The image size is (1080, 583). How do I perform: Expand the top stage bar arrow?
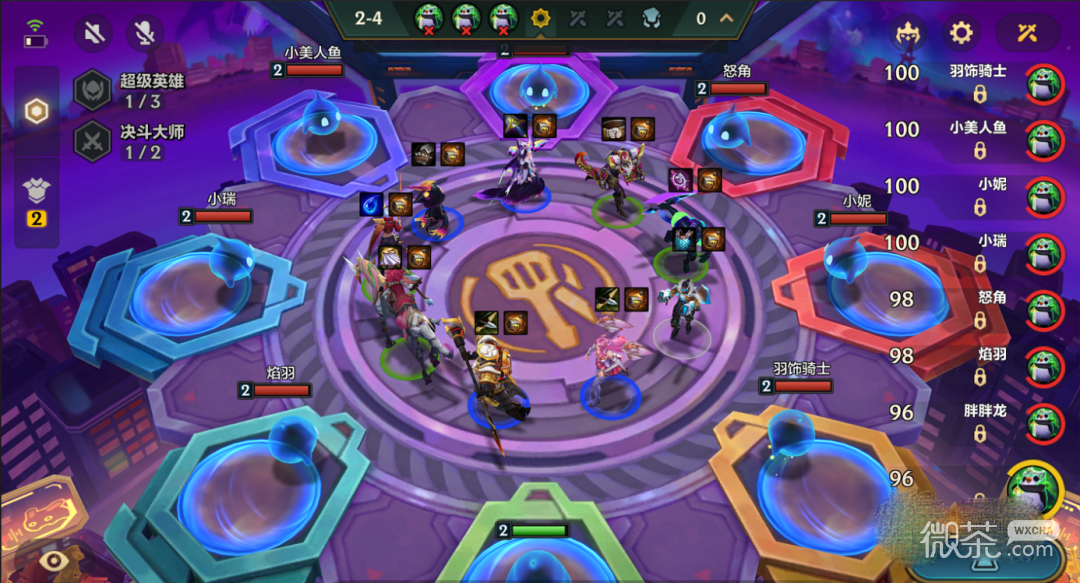coord(727,18)
